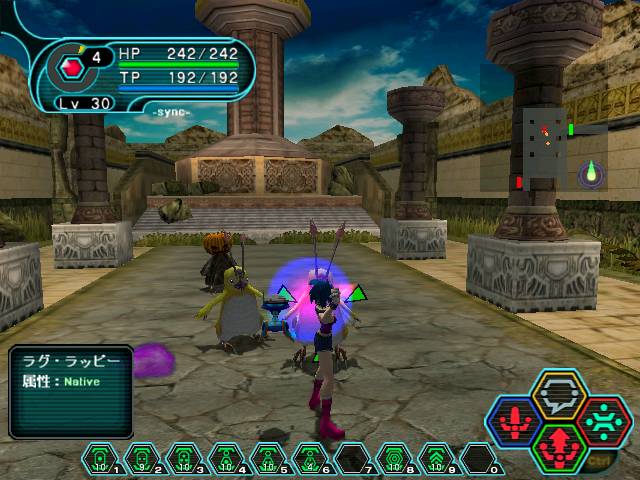Activate quick slot 5 on the hotbar
This screenshot has width=640, height=480.
[x=267, y=460]
